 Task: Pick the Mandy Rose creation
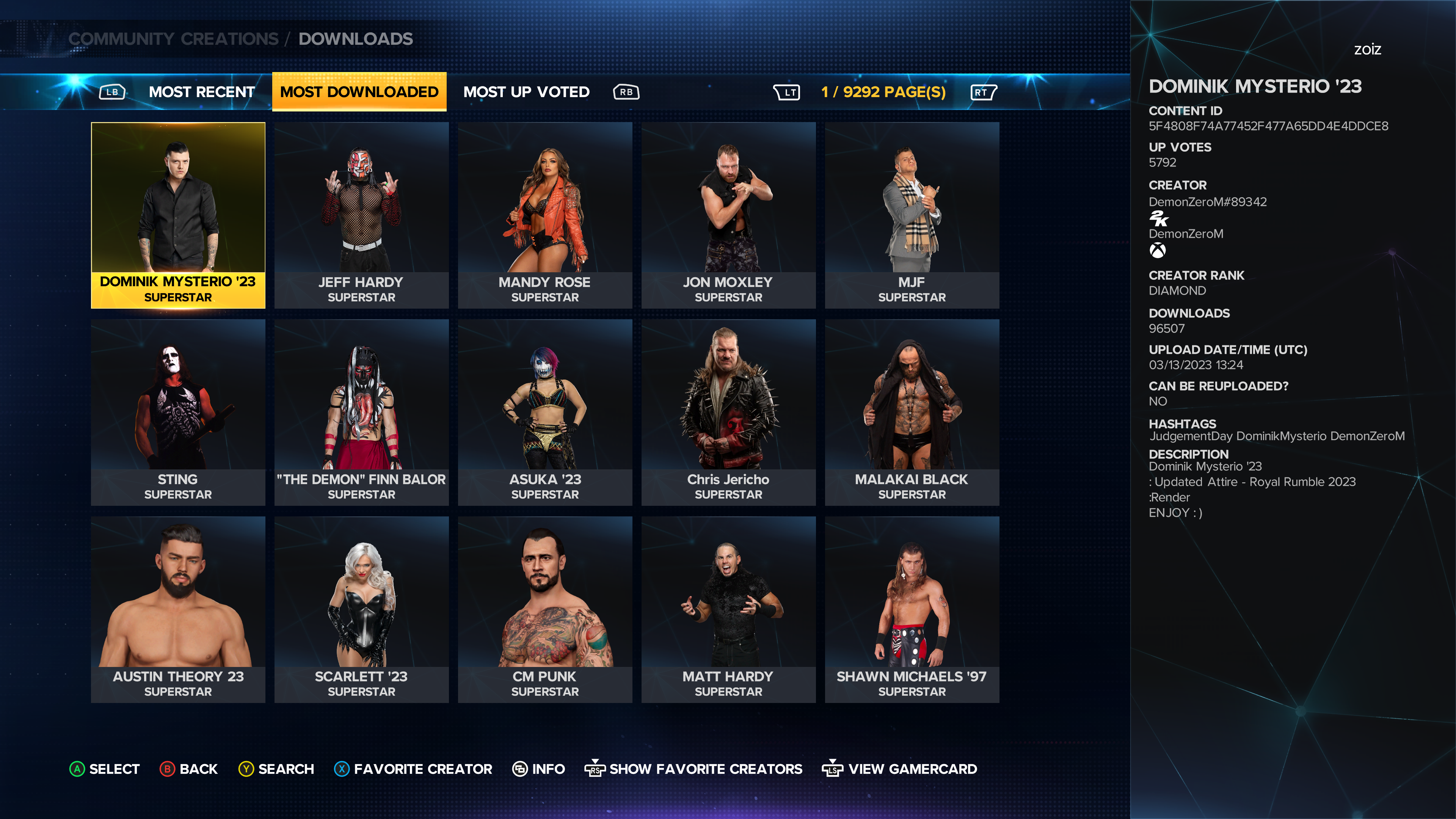[x=544, y=215]
